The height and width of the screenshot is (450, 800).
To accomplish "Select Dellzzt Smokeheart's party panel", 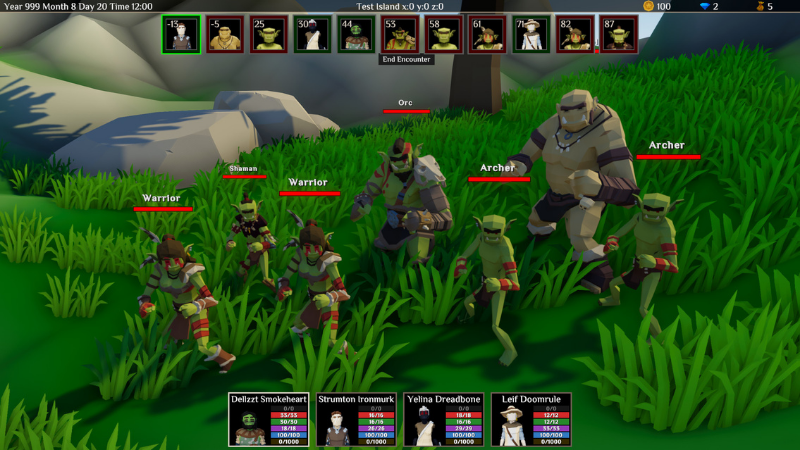I will coord(270,419).
